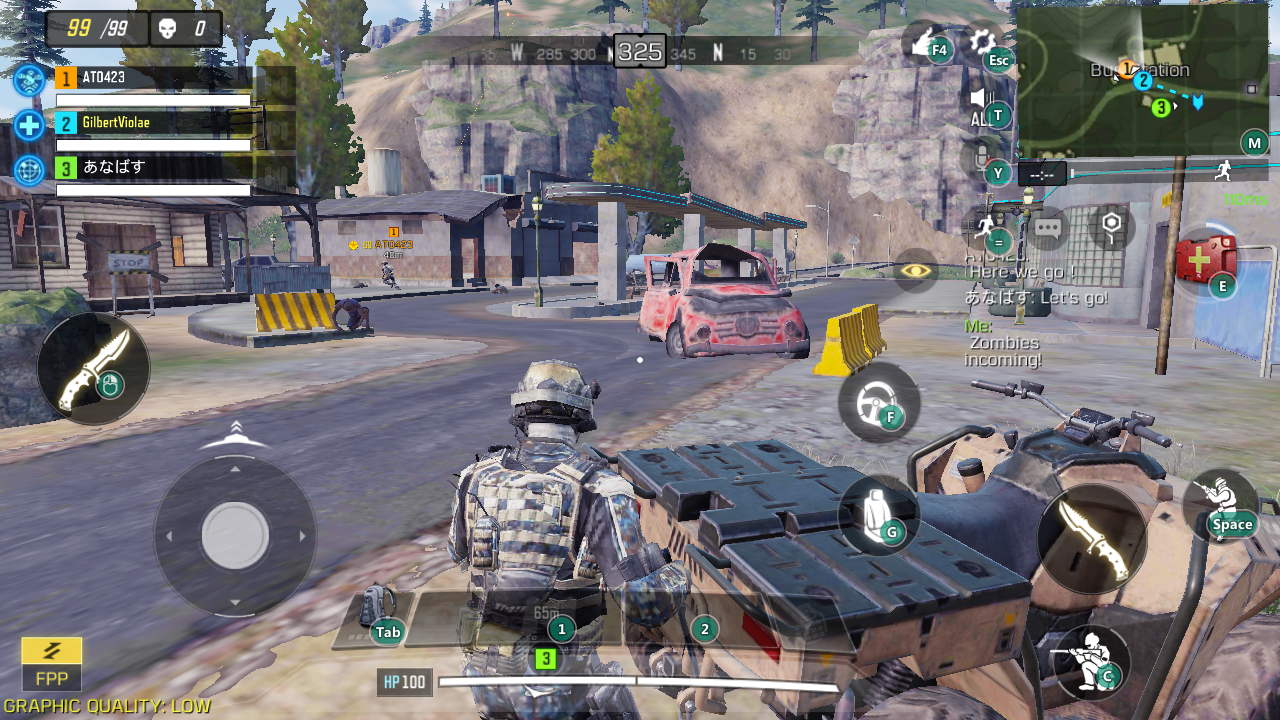Use the red medkit item
This screenshot has width=1280, height=720.
(x=1205, y=260)
